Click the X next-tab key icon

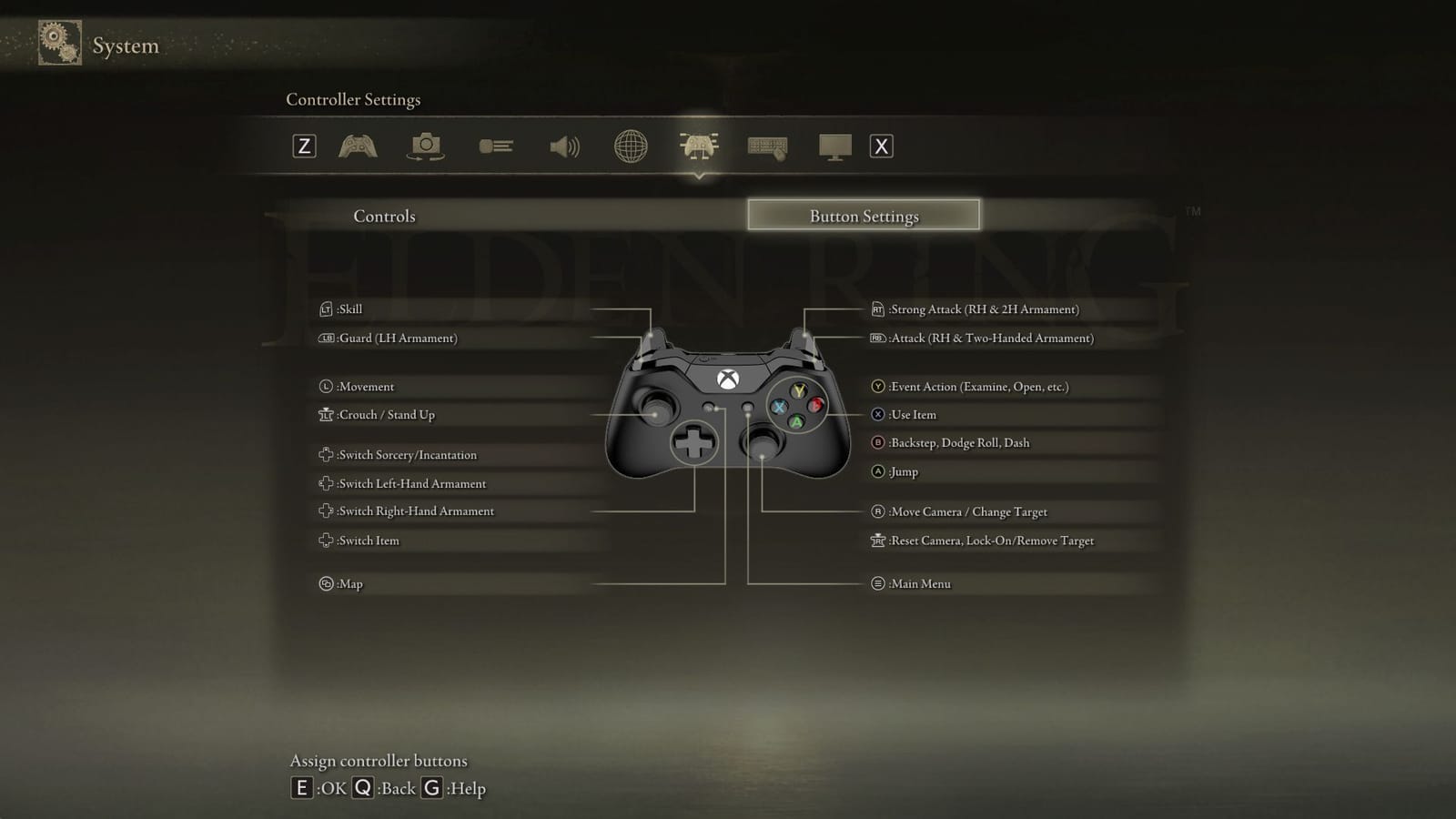click(879, 146)
